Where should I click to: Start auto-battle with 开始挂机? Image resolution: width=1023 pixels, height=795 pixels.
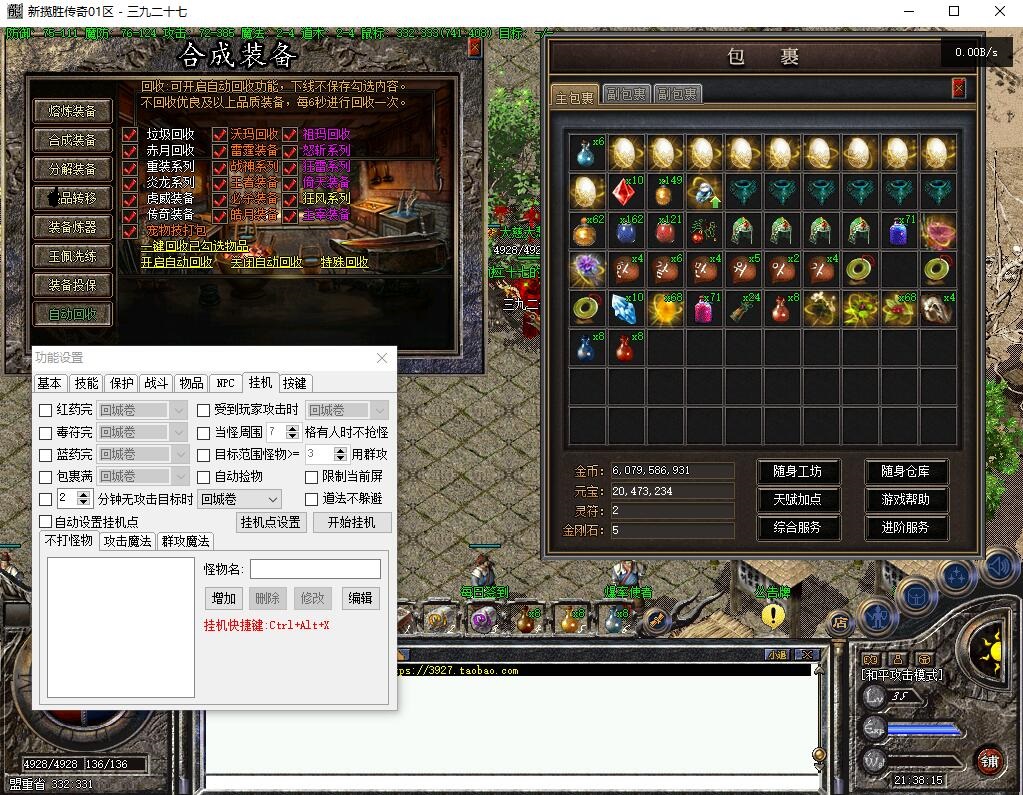click(x=351, y=522)
